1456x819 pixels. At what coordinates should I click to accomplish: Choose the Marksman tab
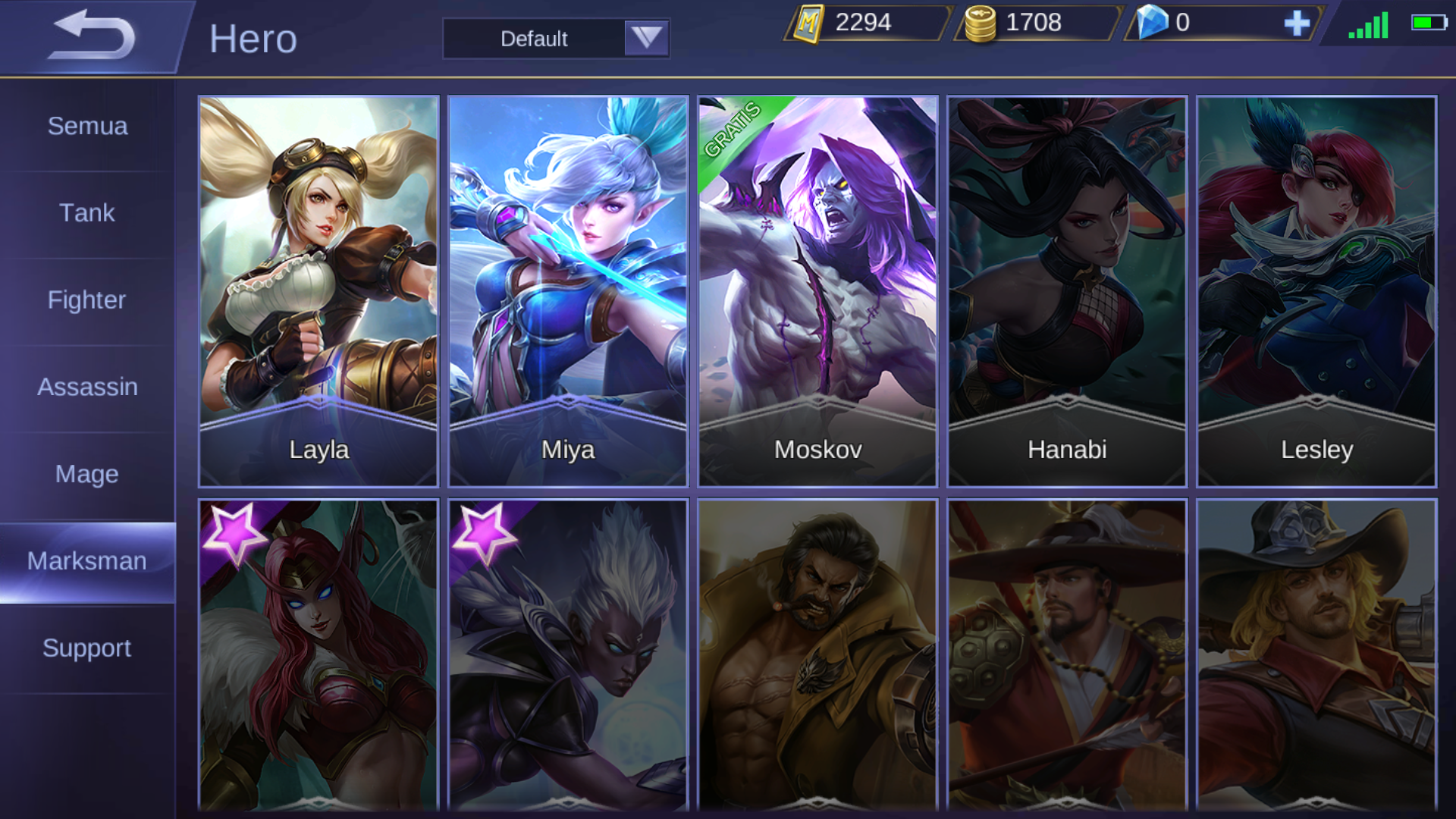click(87, 561)
